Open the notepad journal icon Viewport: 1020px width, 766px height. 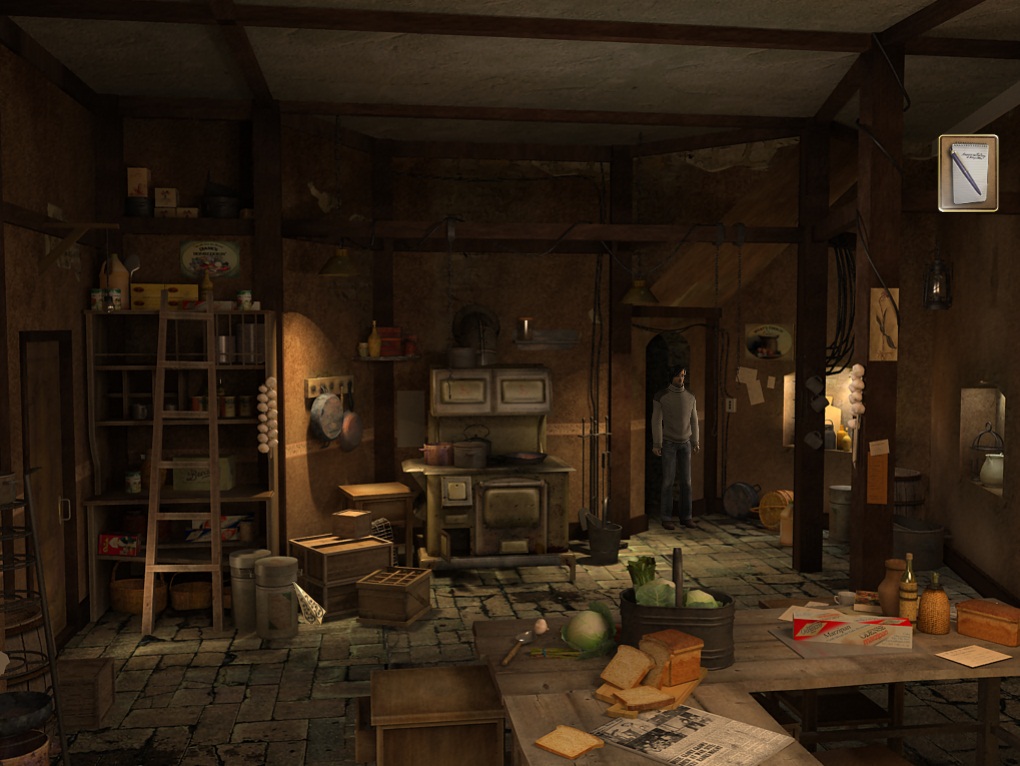[x=967, y=173]
